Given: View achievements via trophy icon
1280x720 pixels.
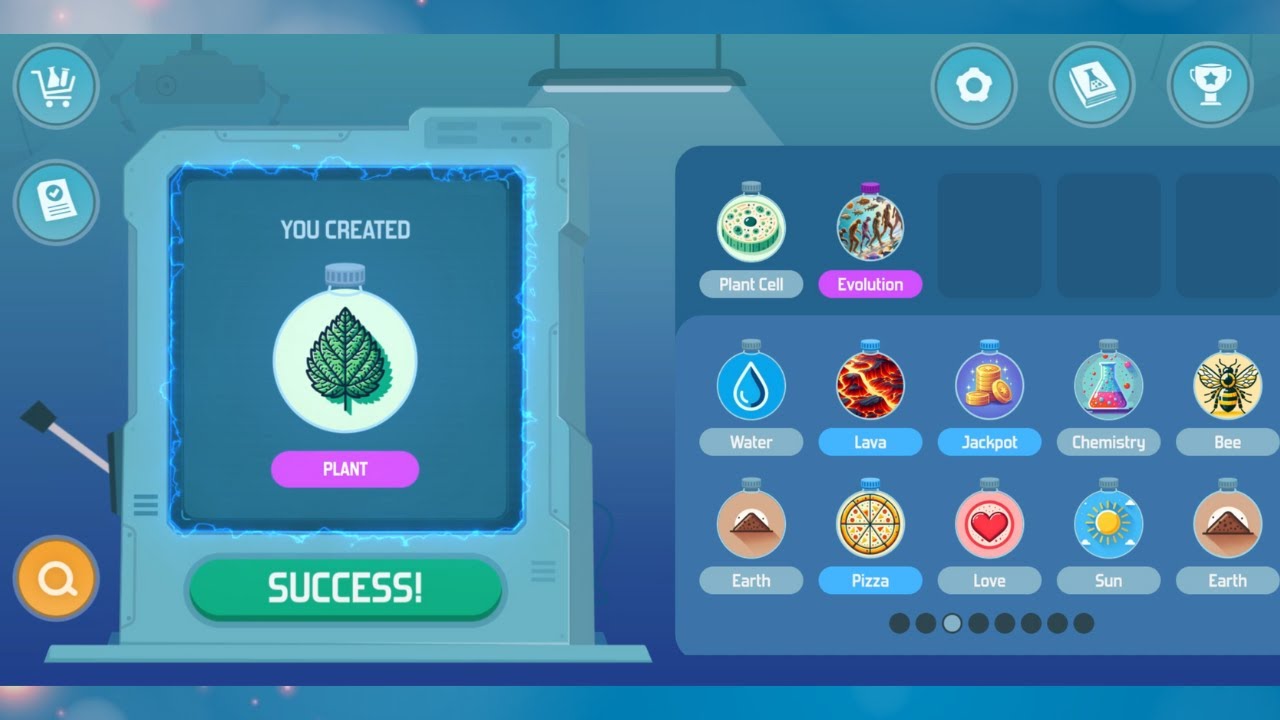Looking at the screenshot, I should point(1209,86).
